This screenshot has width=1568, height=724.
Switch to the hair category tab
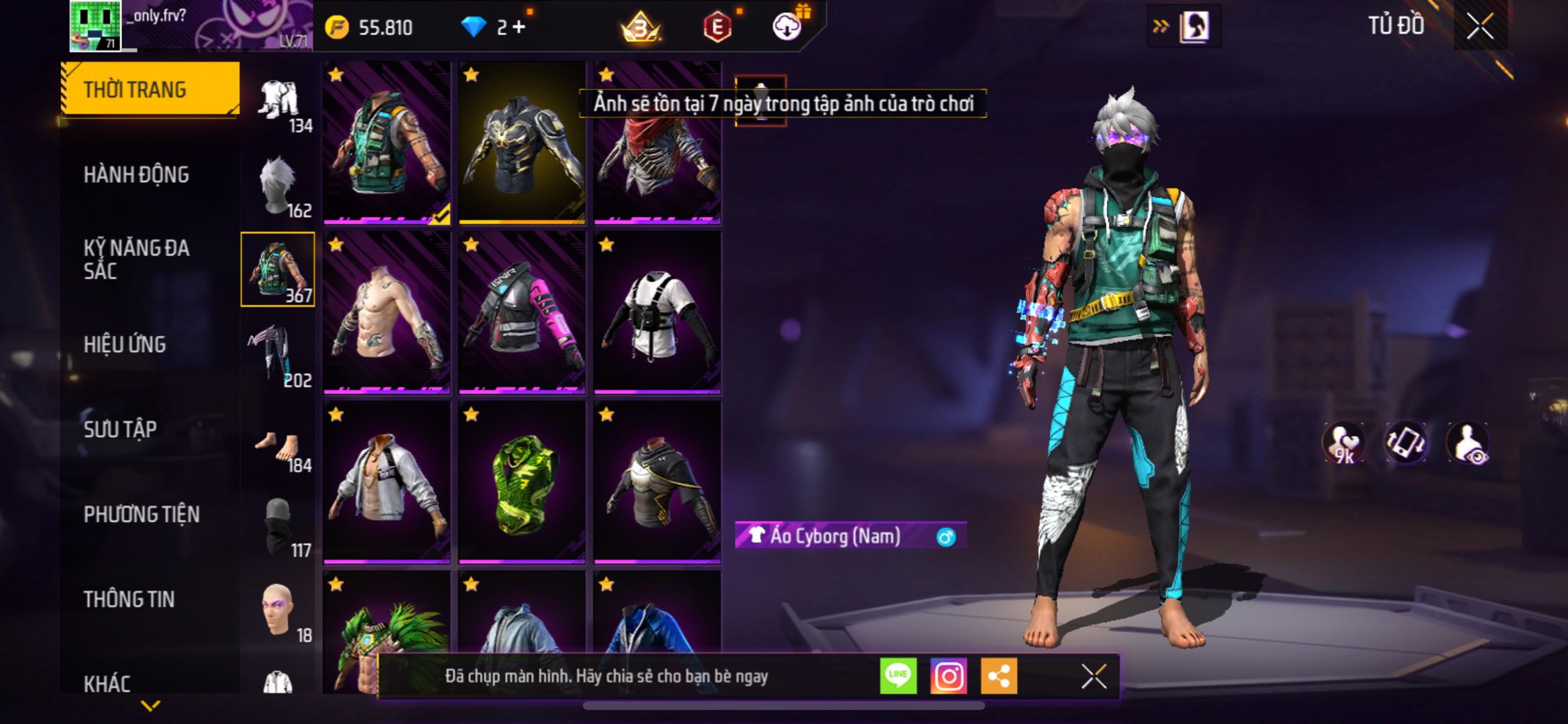278,185
